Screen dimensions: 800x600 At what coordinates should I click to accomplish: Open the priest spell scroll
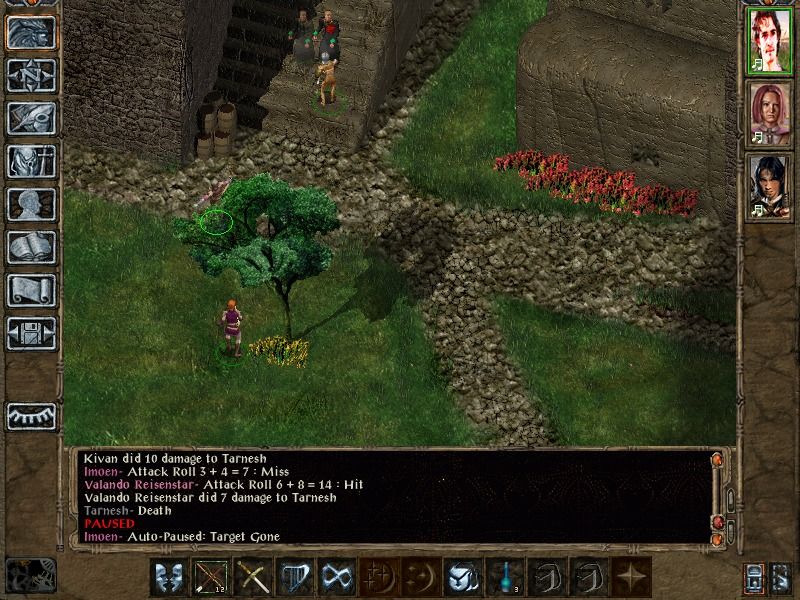click(x=31, y=290)
